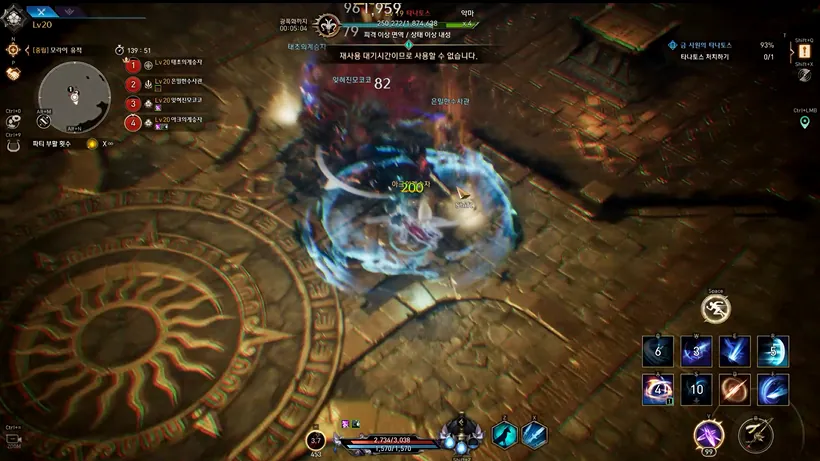Cast the F blue crescent skill
The height and width of the screenshot is (461, 820).
click(773, 389)
